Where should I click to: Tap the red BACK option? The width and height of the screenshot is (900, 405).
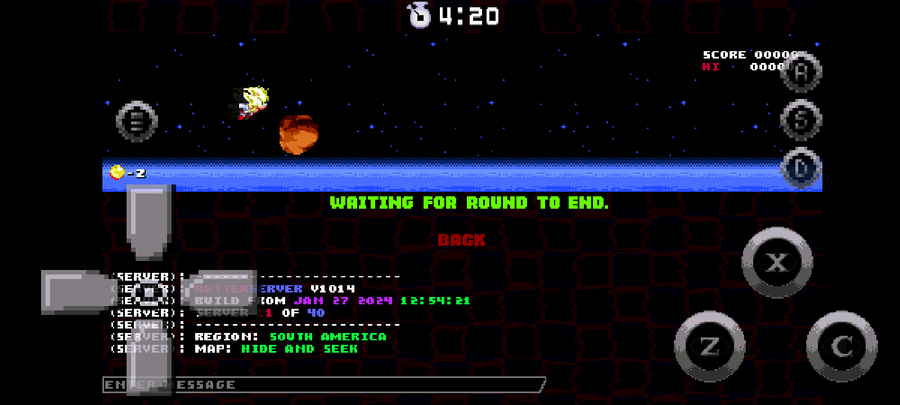click(x=461, y=240)
